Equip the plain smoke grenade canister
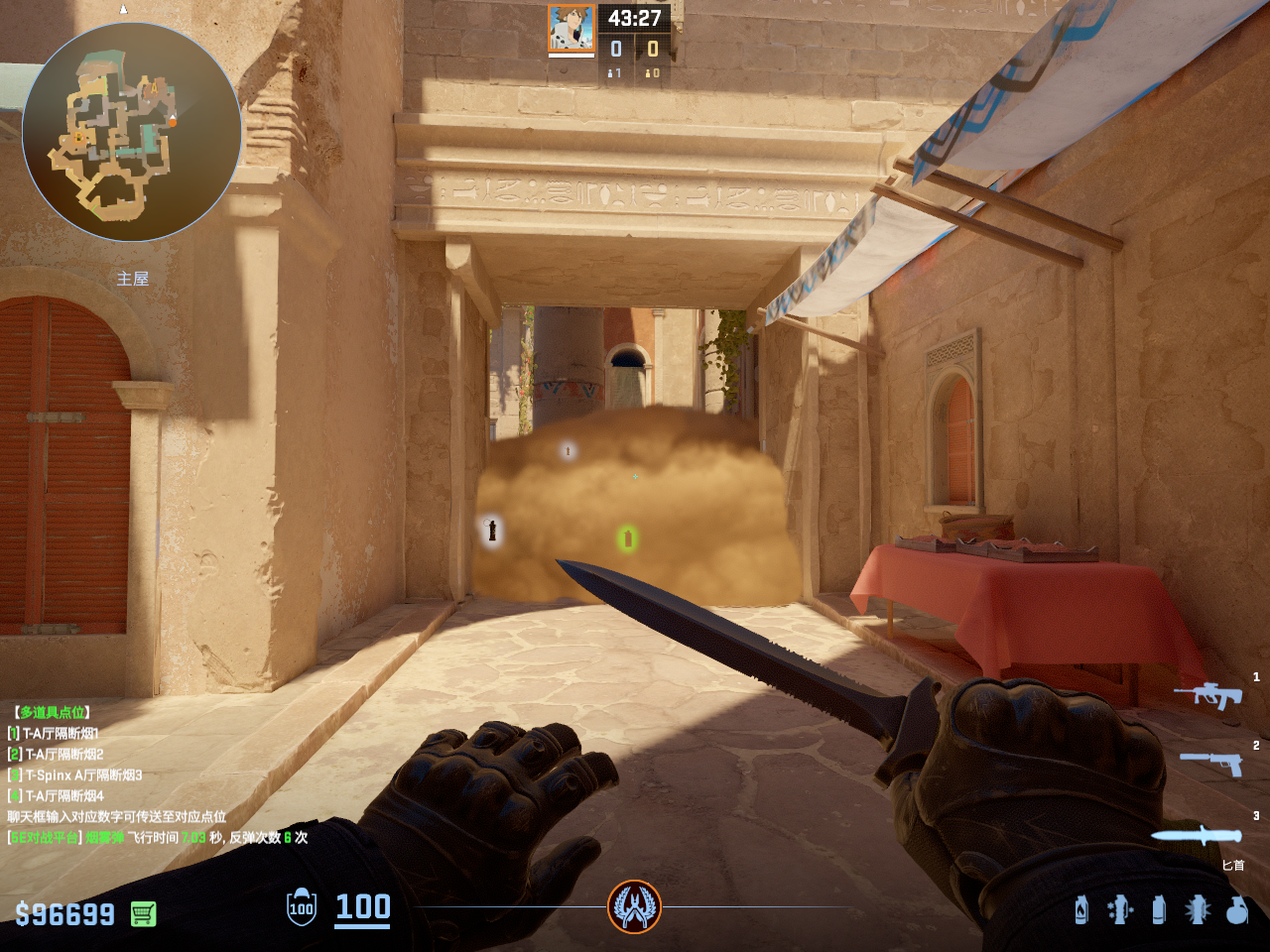This screenshot has height=952, width=1270. click(1158, 909)
